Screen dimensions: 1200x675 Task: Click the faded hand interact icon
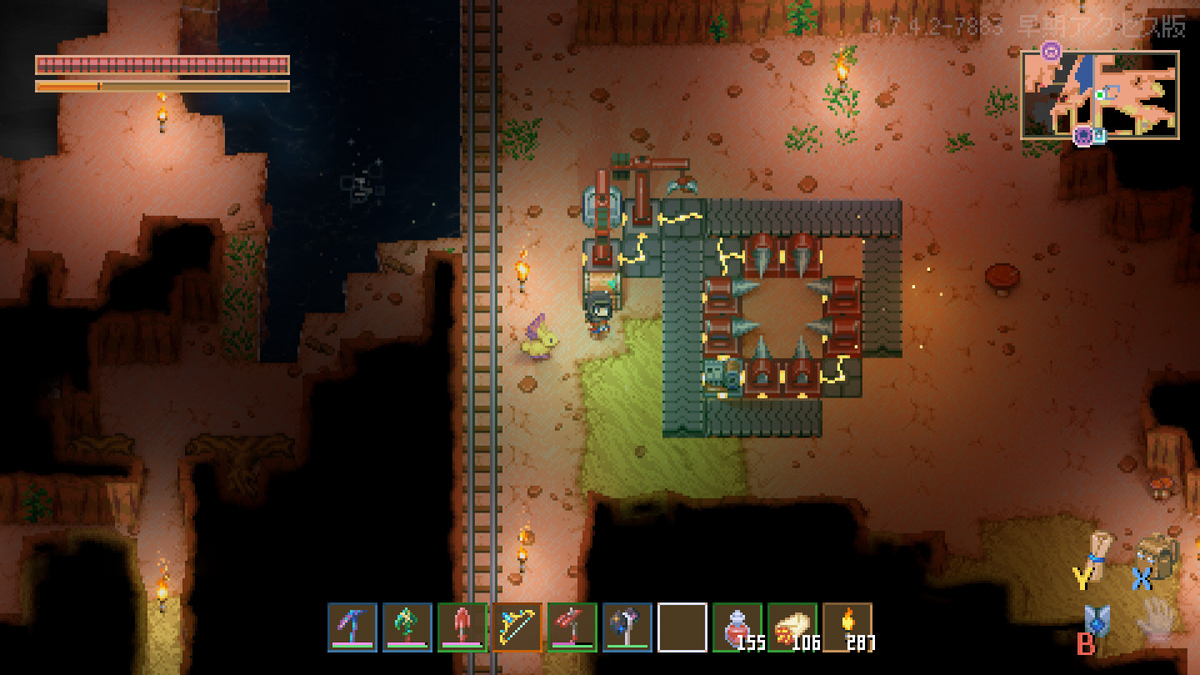[1157, 618]
